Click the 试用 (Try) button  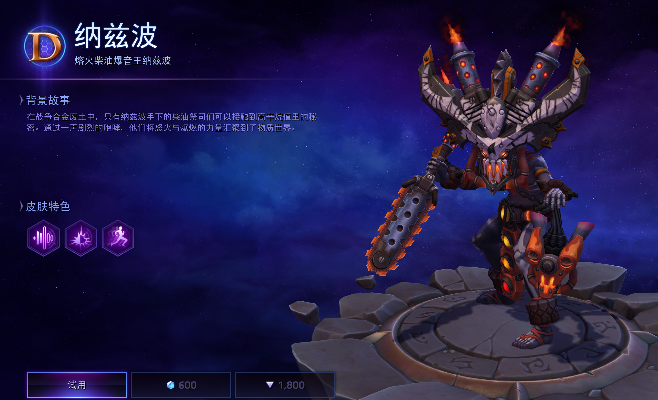coord(77,385)
